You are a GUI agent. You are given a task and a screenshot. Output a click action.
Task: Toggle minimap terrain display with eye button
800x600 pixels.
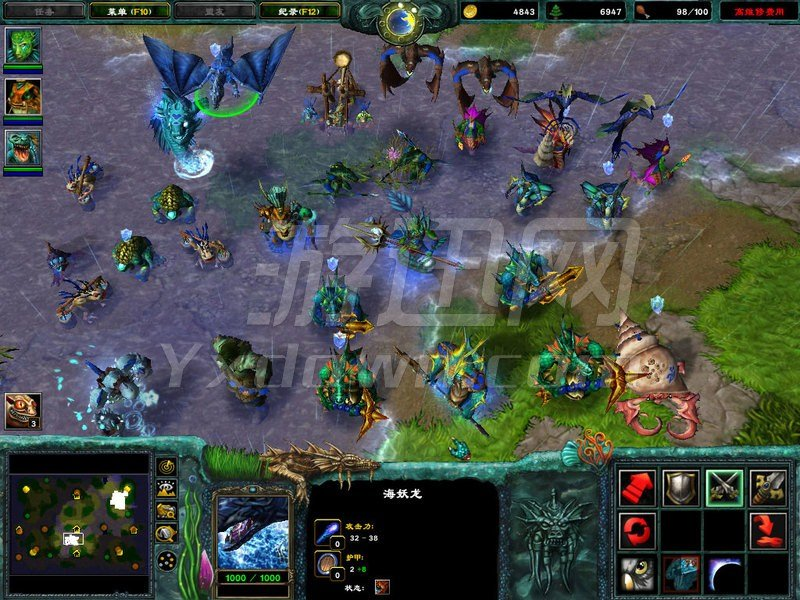(x=166, y=489)
